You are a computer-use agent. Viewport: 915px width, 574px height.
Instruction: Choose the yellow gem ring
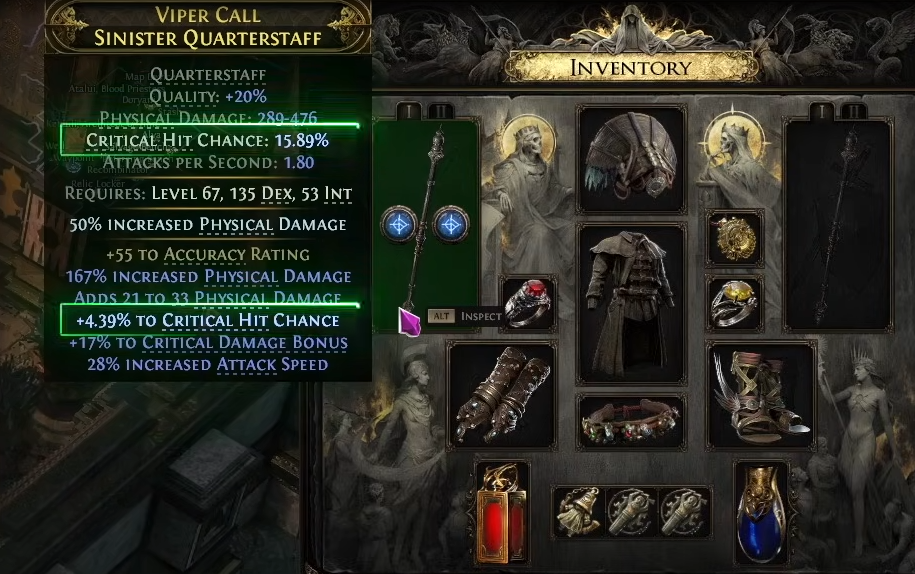(x=735, y=303)
